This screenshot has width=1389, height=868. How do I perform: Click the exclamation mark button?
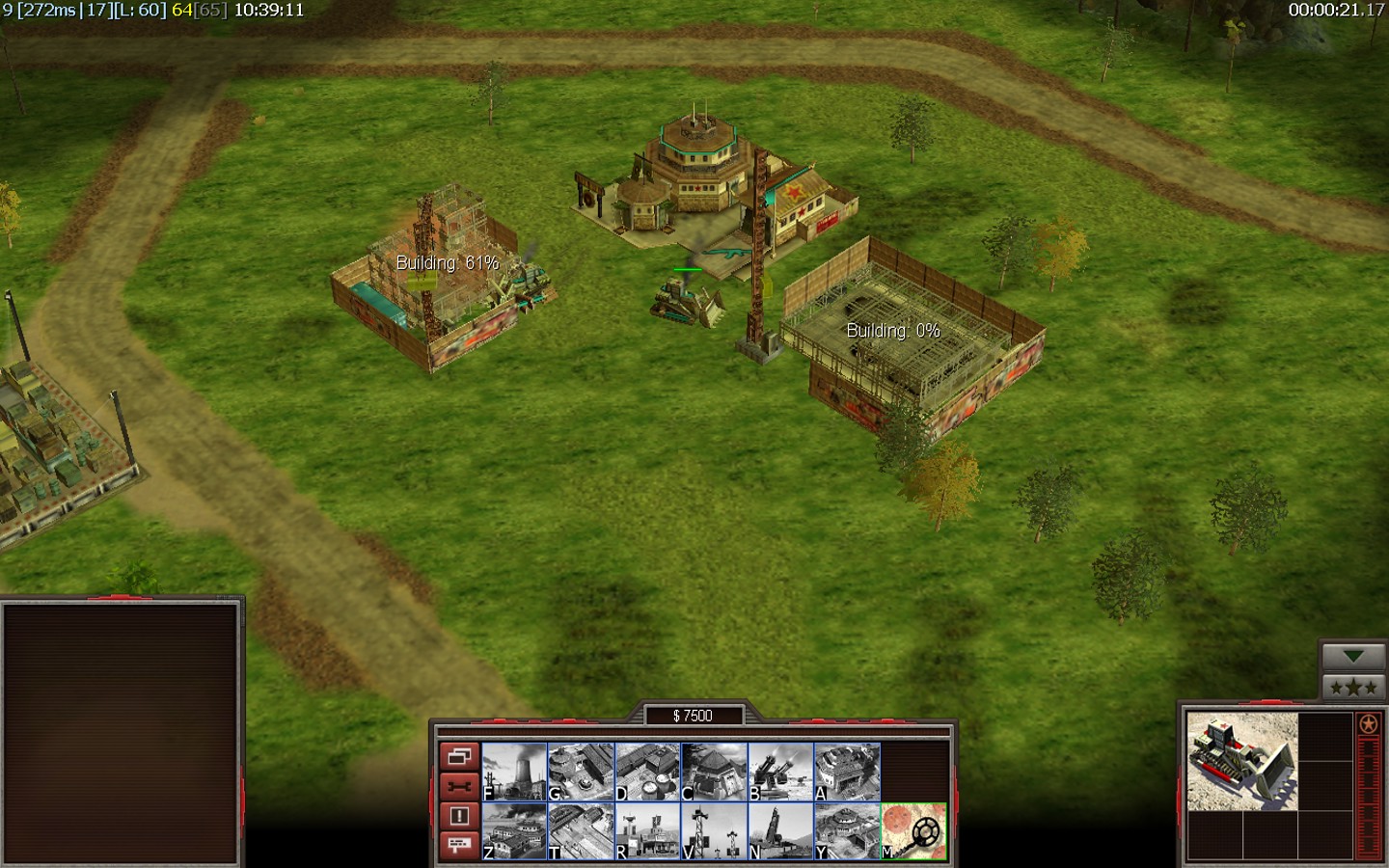pyautogui.click(x=458, y=816)
